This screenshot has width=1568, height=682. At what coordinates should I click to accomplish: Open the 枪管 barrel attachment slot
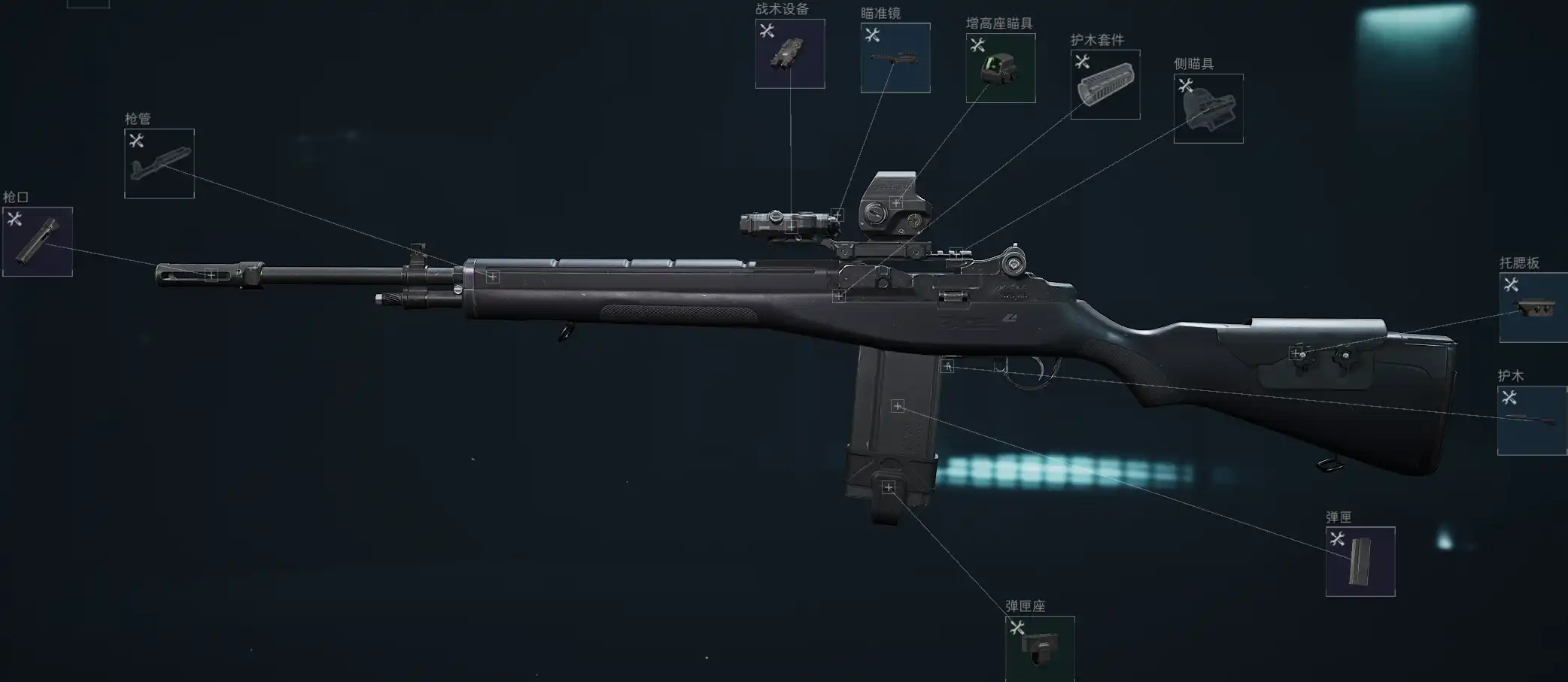159,163
